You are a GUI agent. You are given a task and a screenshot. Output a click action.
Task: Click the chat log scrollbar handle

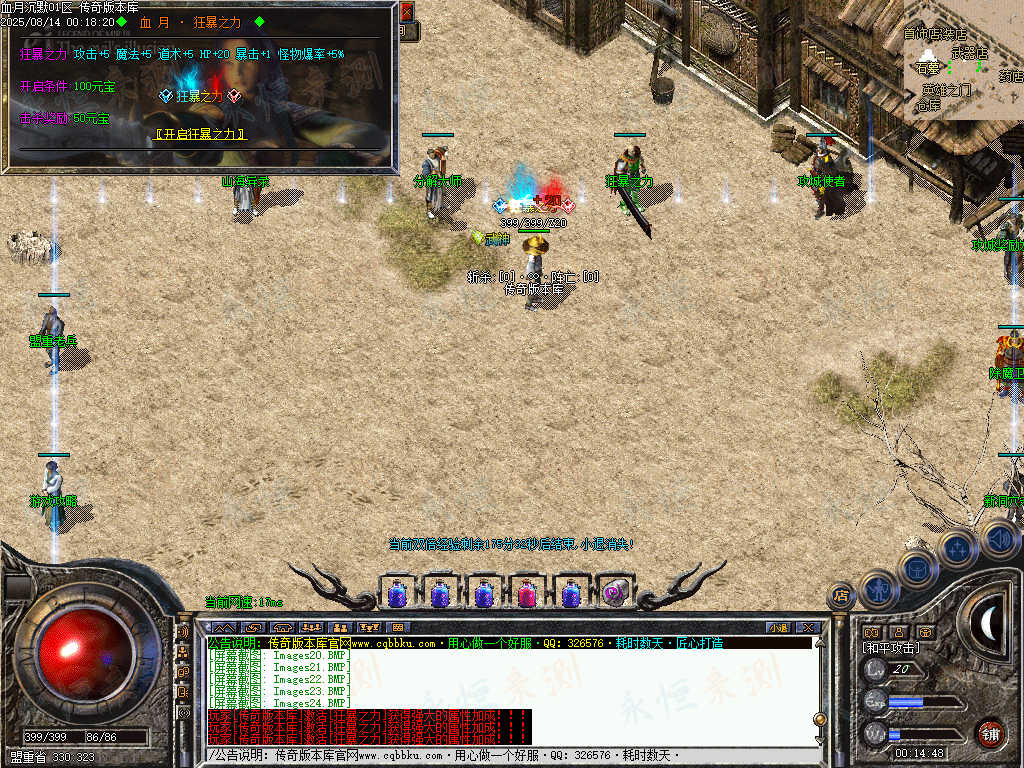[x=820, y=719]
